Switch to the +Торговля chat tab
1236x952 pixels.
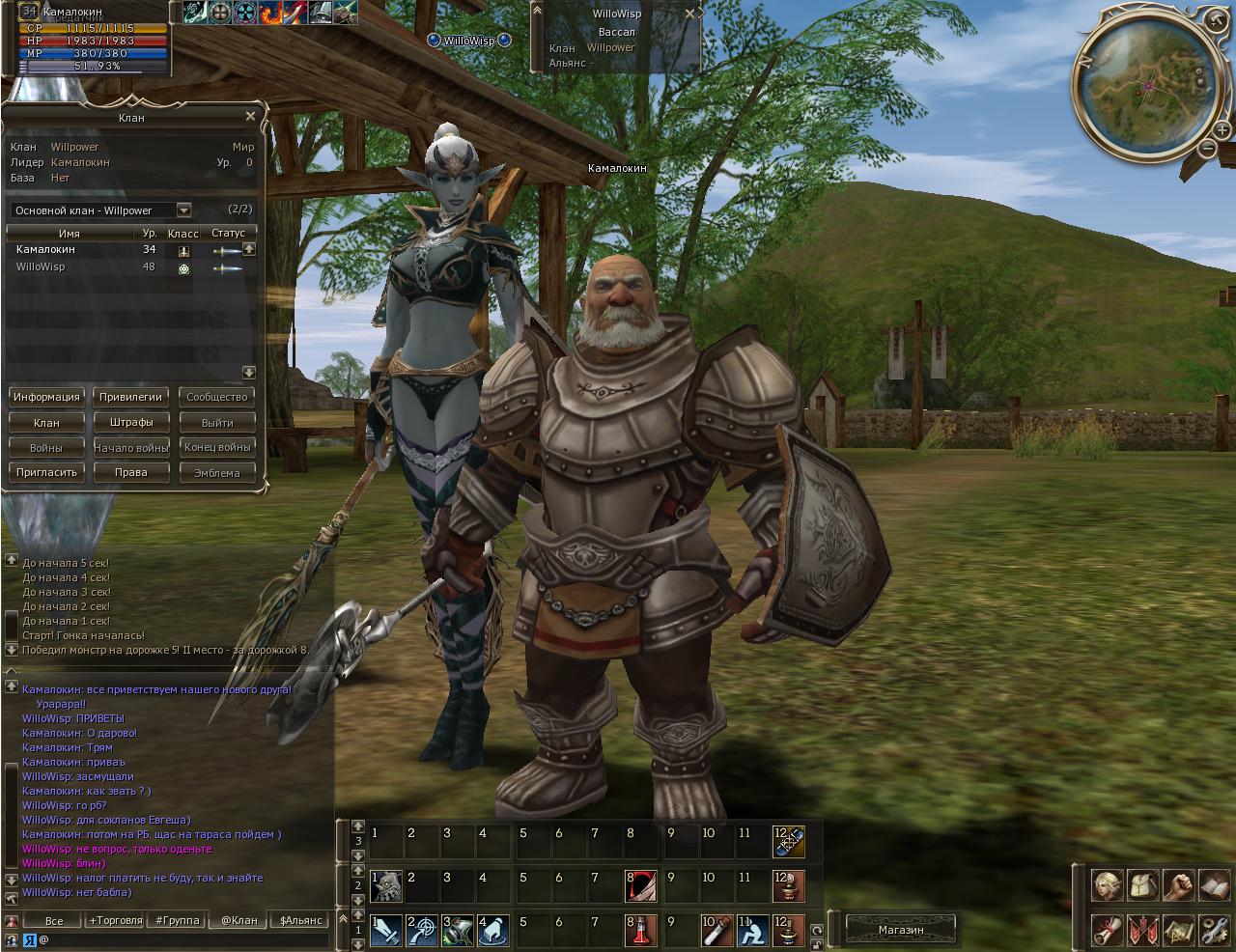coord(116,920)
